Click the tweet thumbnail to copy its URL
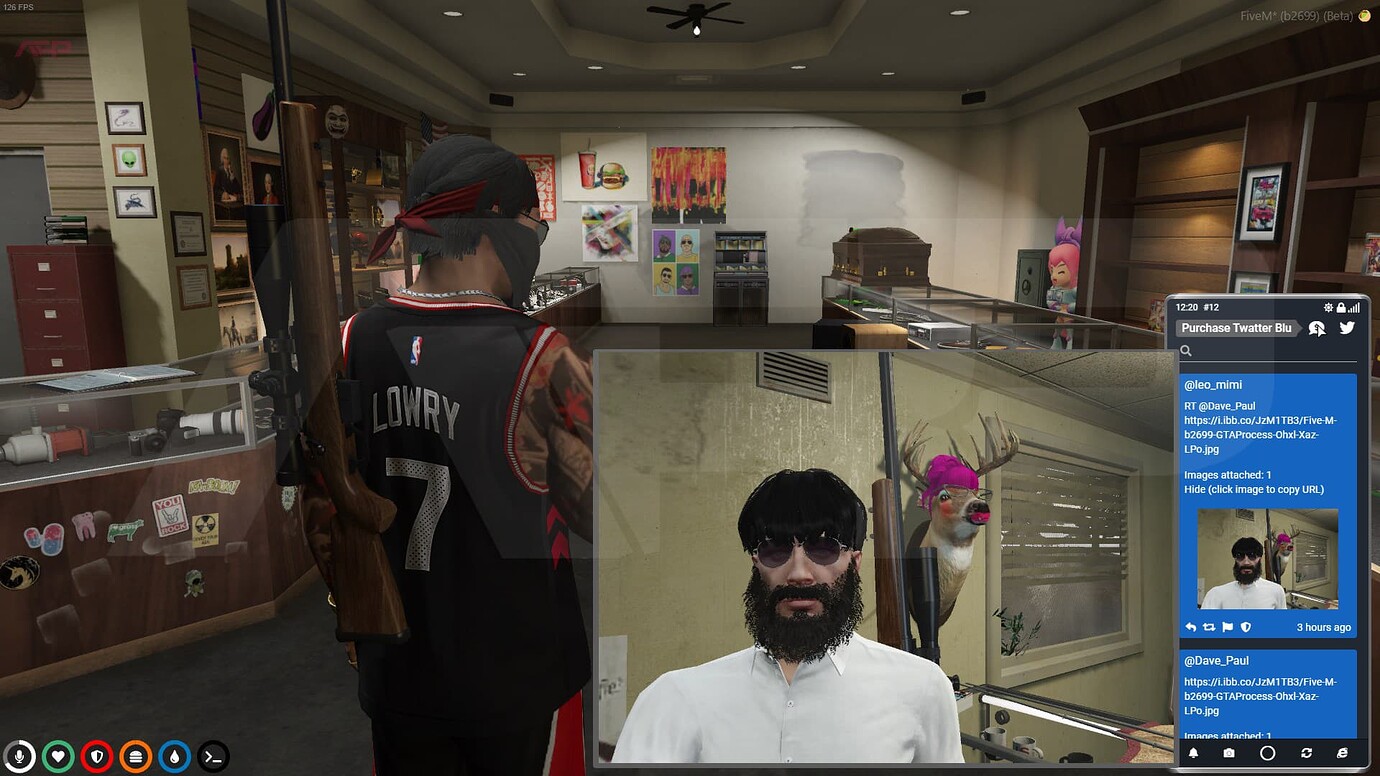 pos(1267,558)
